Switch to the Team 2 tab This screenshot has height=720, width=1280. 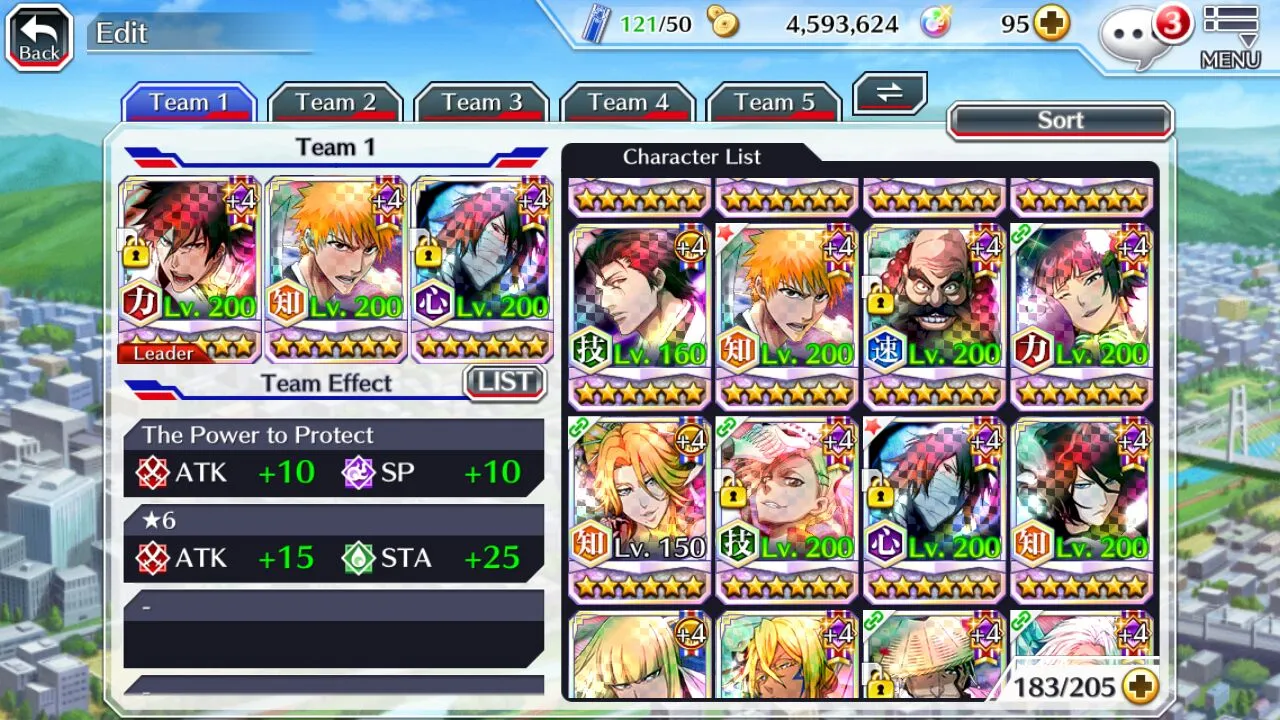pyautogui.click(x=335, y=103)
